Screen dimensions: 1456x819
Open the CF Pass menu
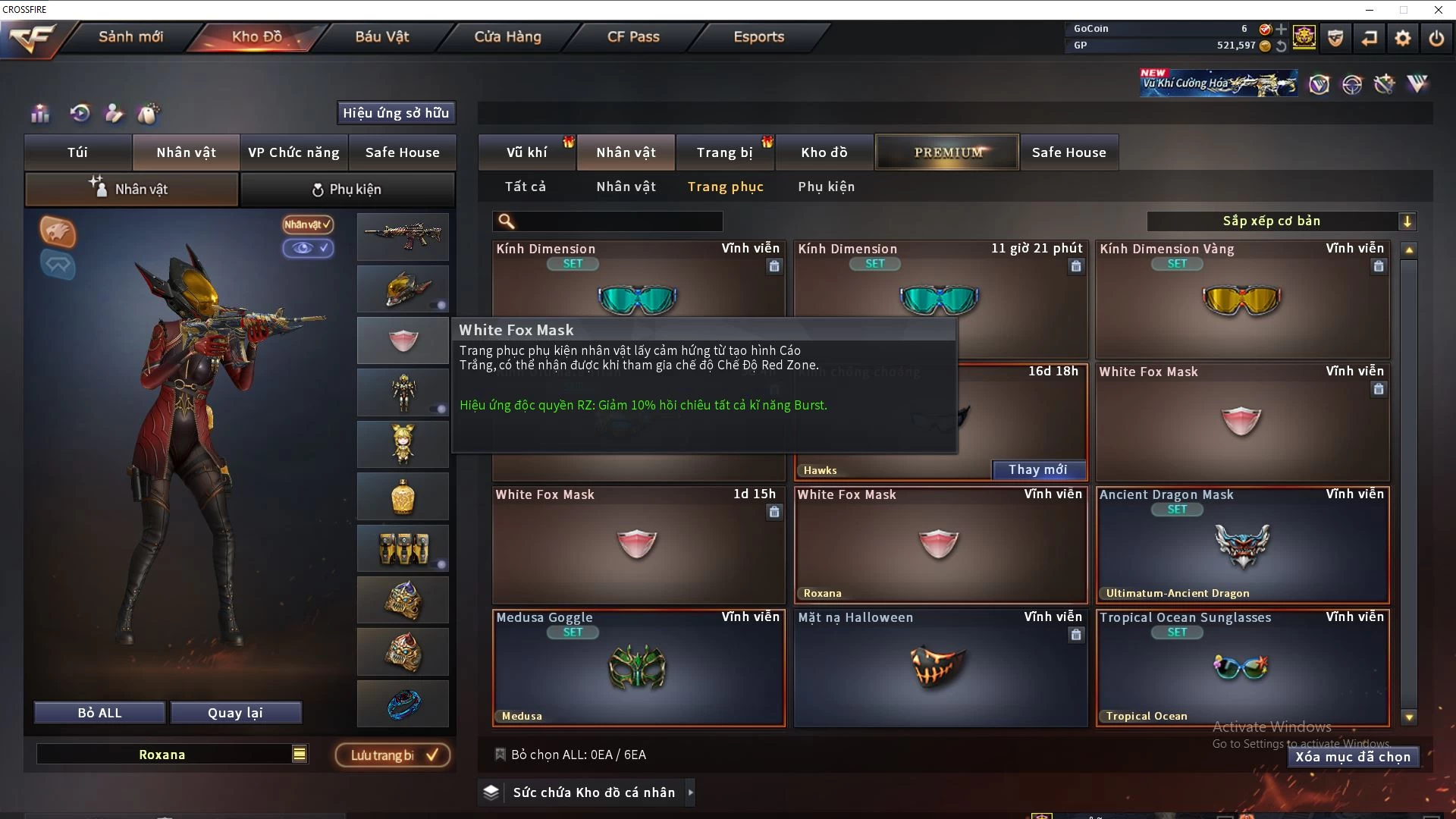click(633, 36)
